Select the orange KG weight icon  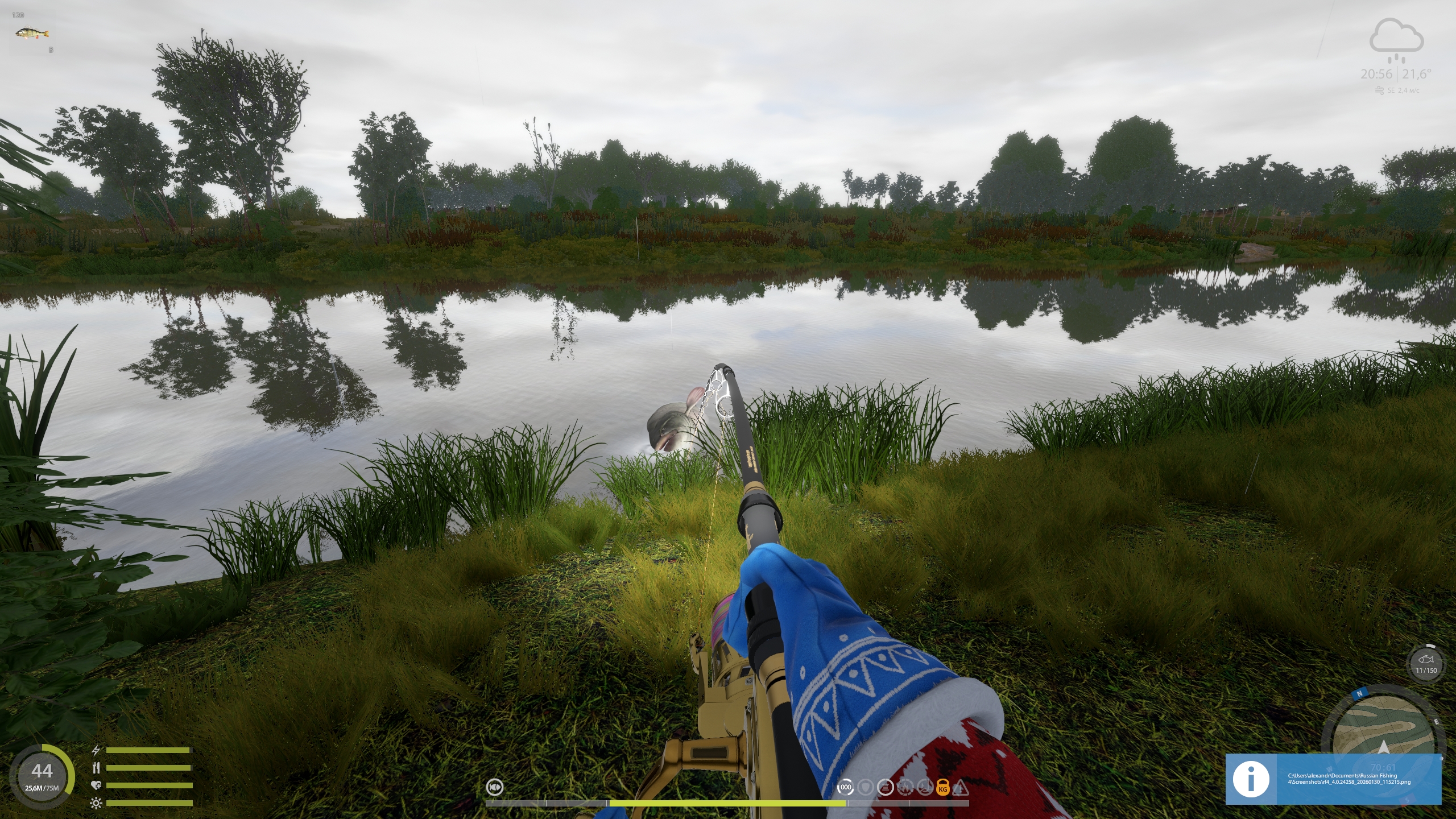pyautogui.click(x=942, y=788)
